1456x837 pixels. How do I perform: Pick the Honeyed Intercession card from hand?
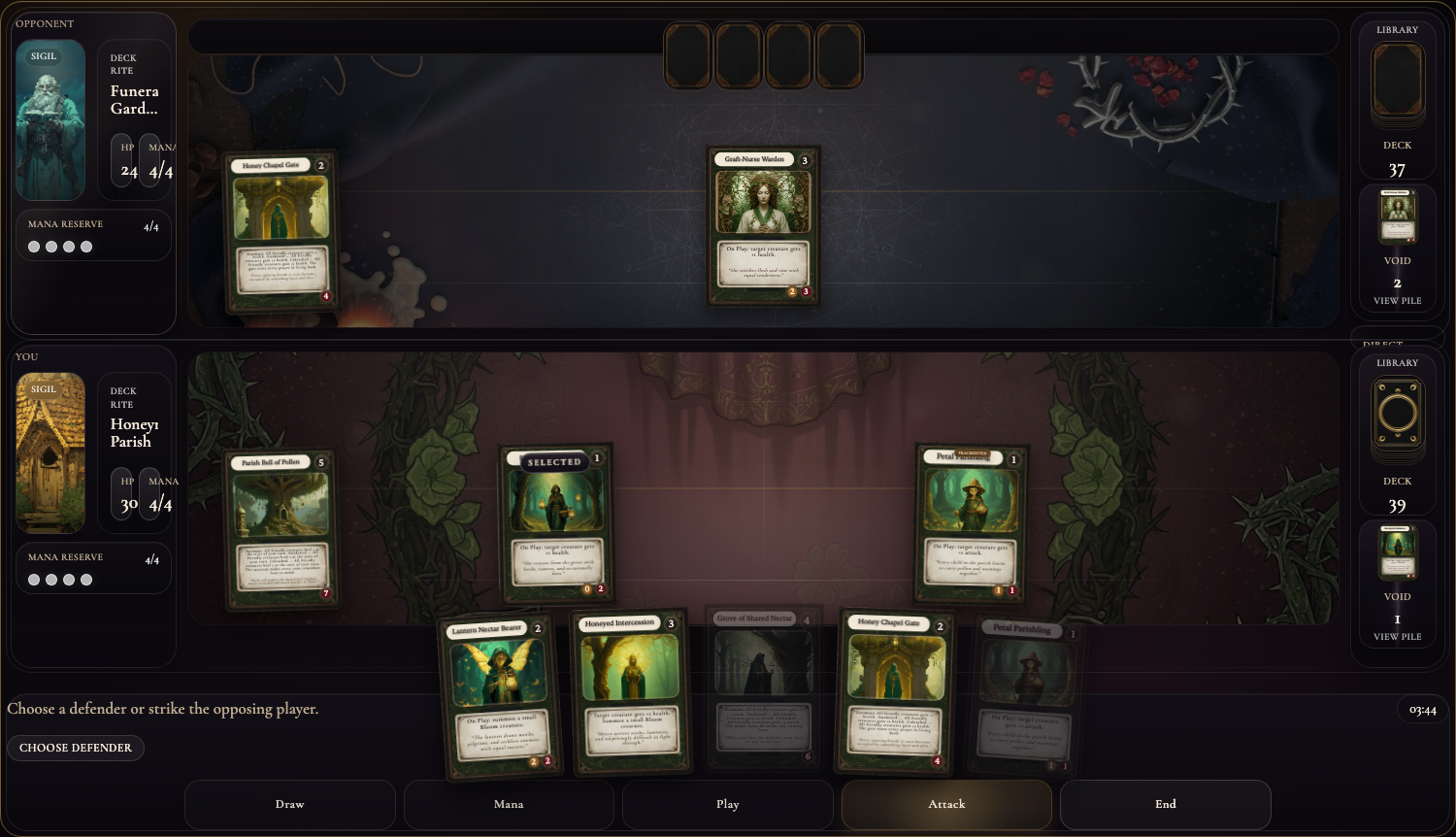click(x=631, y=693)
